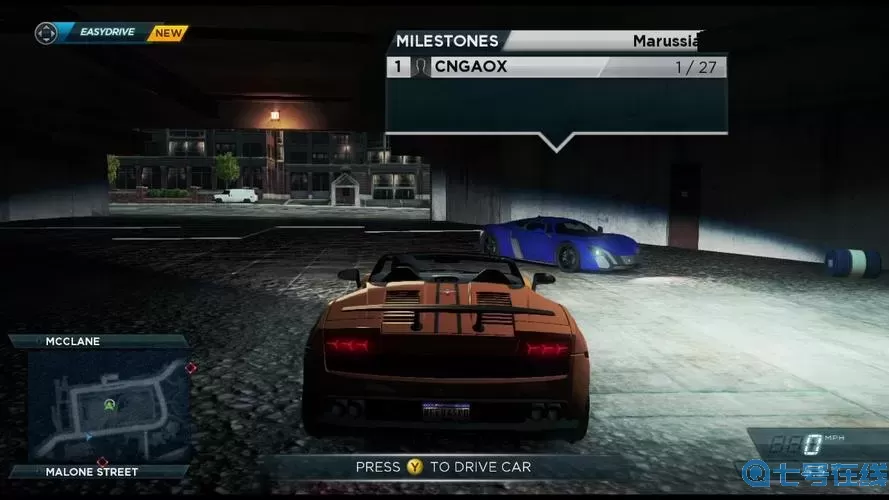Open the Milestones panel header
This screenshot has width=889, height=500.
pos(447,41)
